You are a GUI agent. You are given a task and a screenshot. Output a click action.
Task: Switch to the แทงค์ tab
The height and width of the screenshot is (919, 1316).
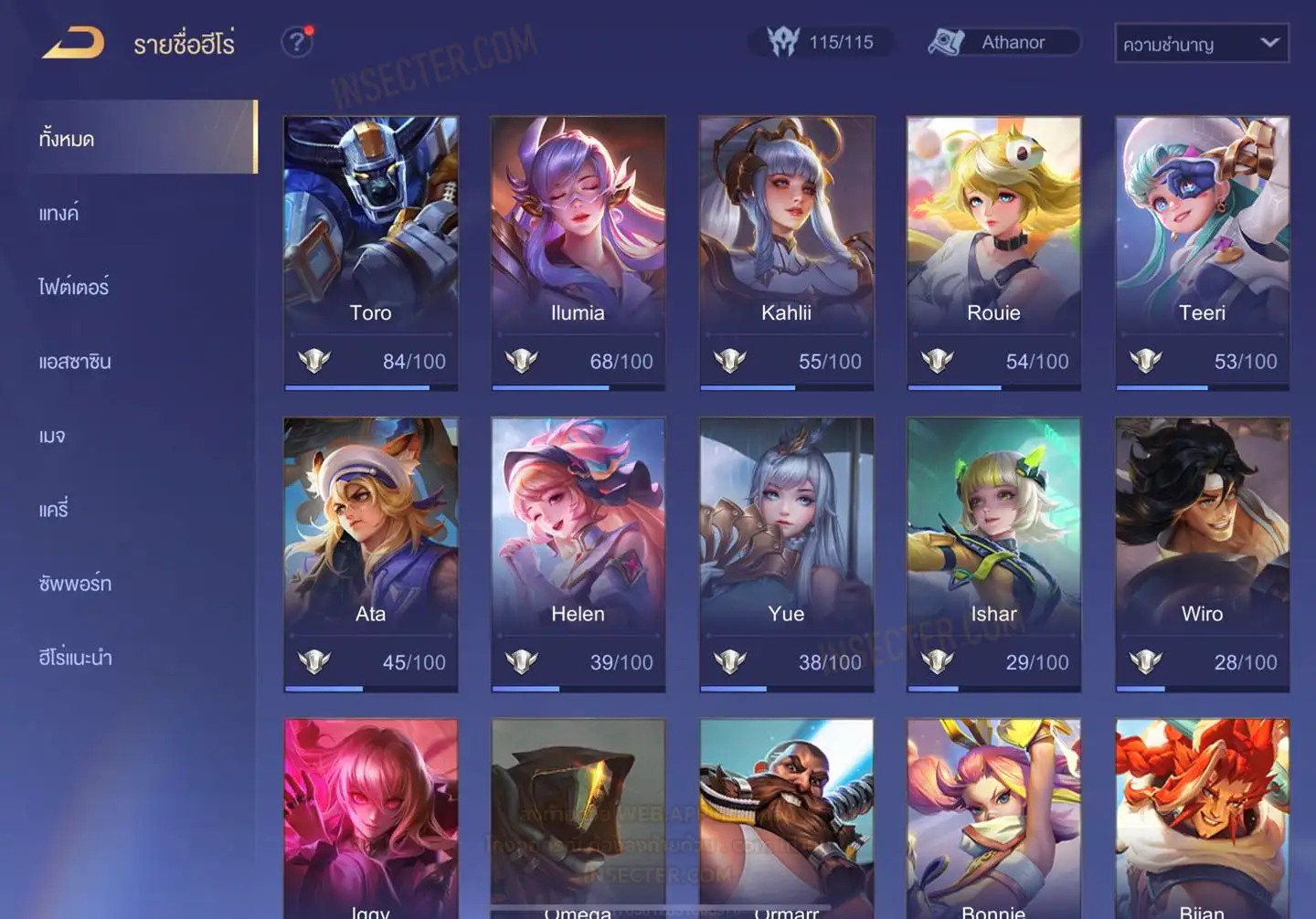[x=59, y=213]
